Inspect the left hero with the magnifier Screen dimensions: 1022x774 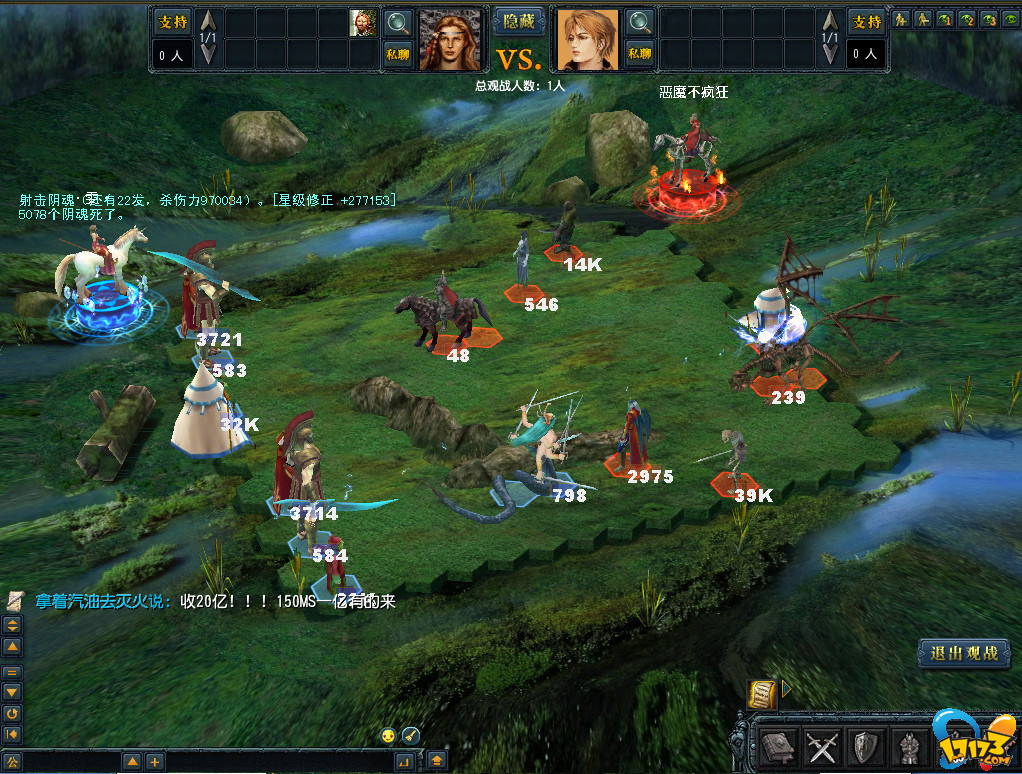coord(398,22)
